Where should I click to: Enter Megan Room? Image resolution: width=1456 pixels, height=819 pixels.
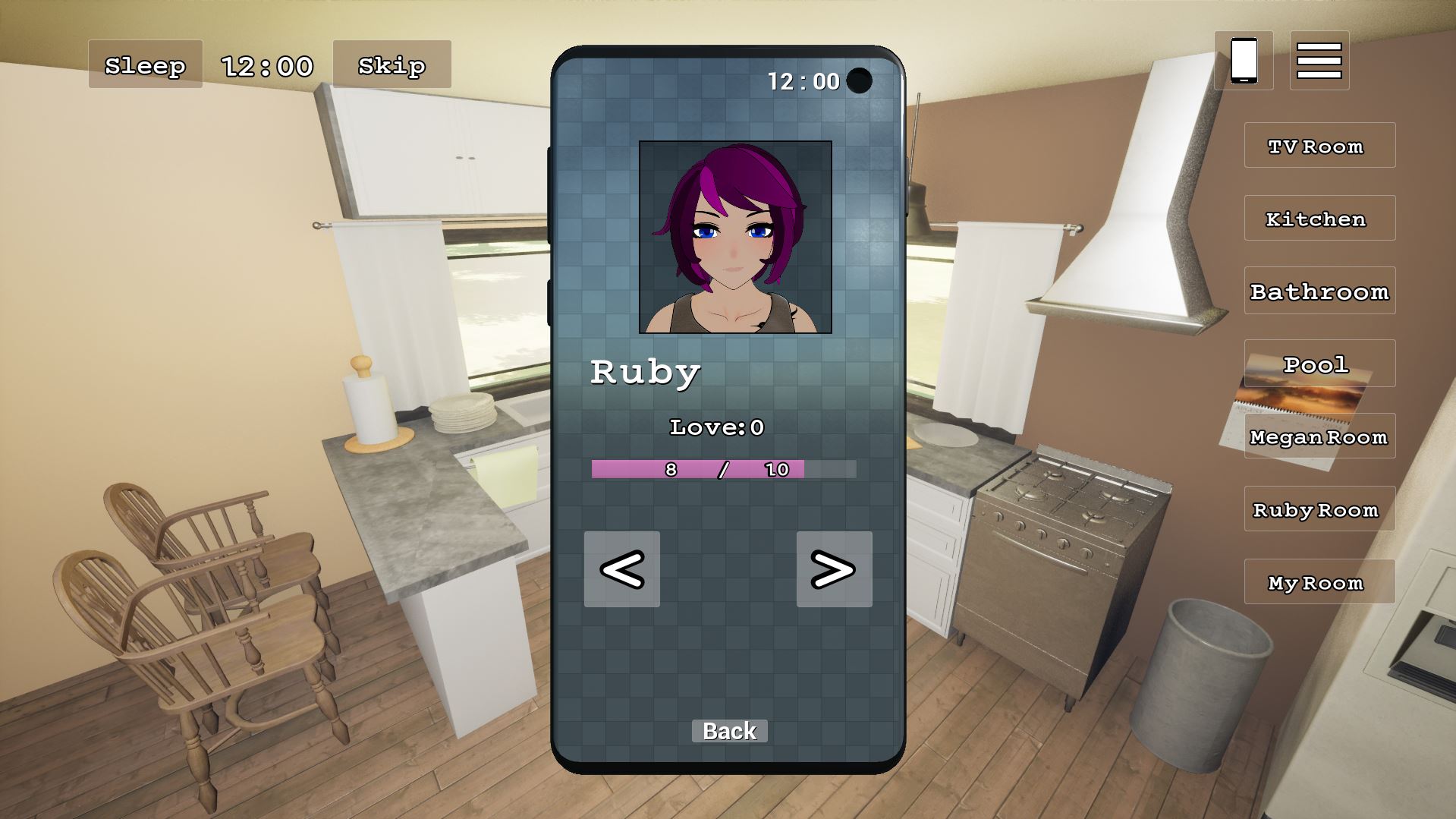pos(1319,436)
